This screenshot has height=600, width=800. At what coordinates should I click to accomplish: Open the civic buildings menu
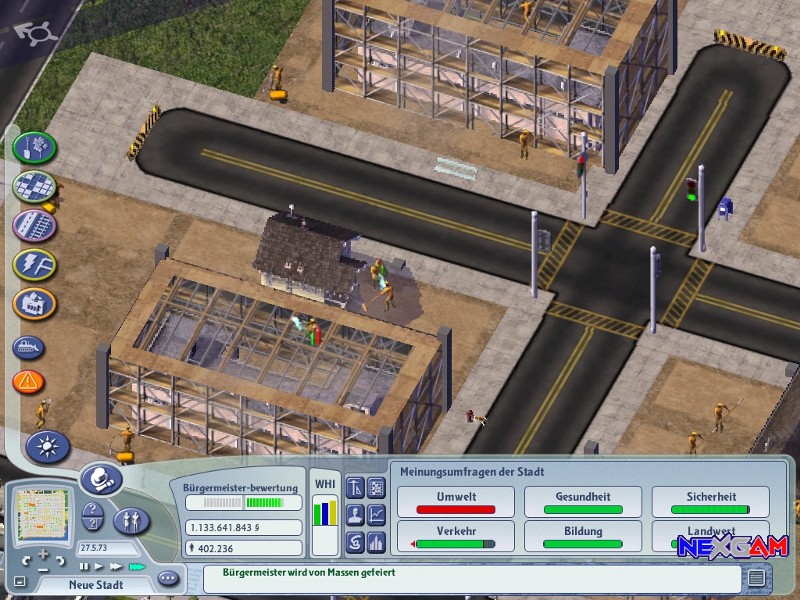34,303
